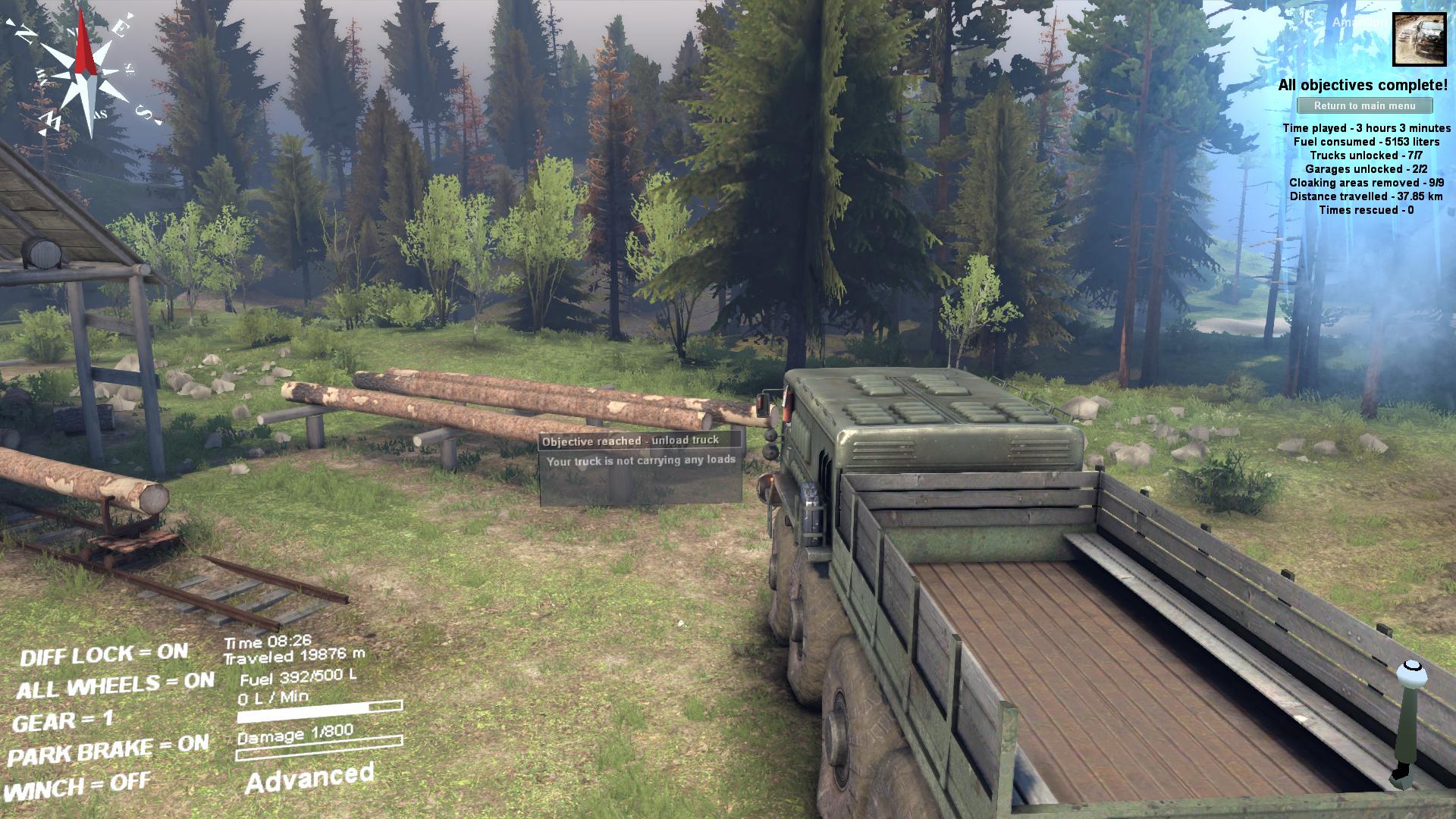The width and height of the screenshot is (1456, 819).
Task: Click the 'Objective reached - unload truck' prompt
Action: point(630,441)
